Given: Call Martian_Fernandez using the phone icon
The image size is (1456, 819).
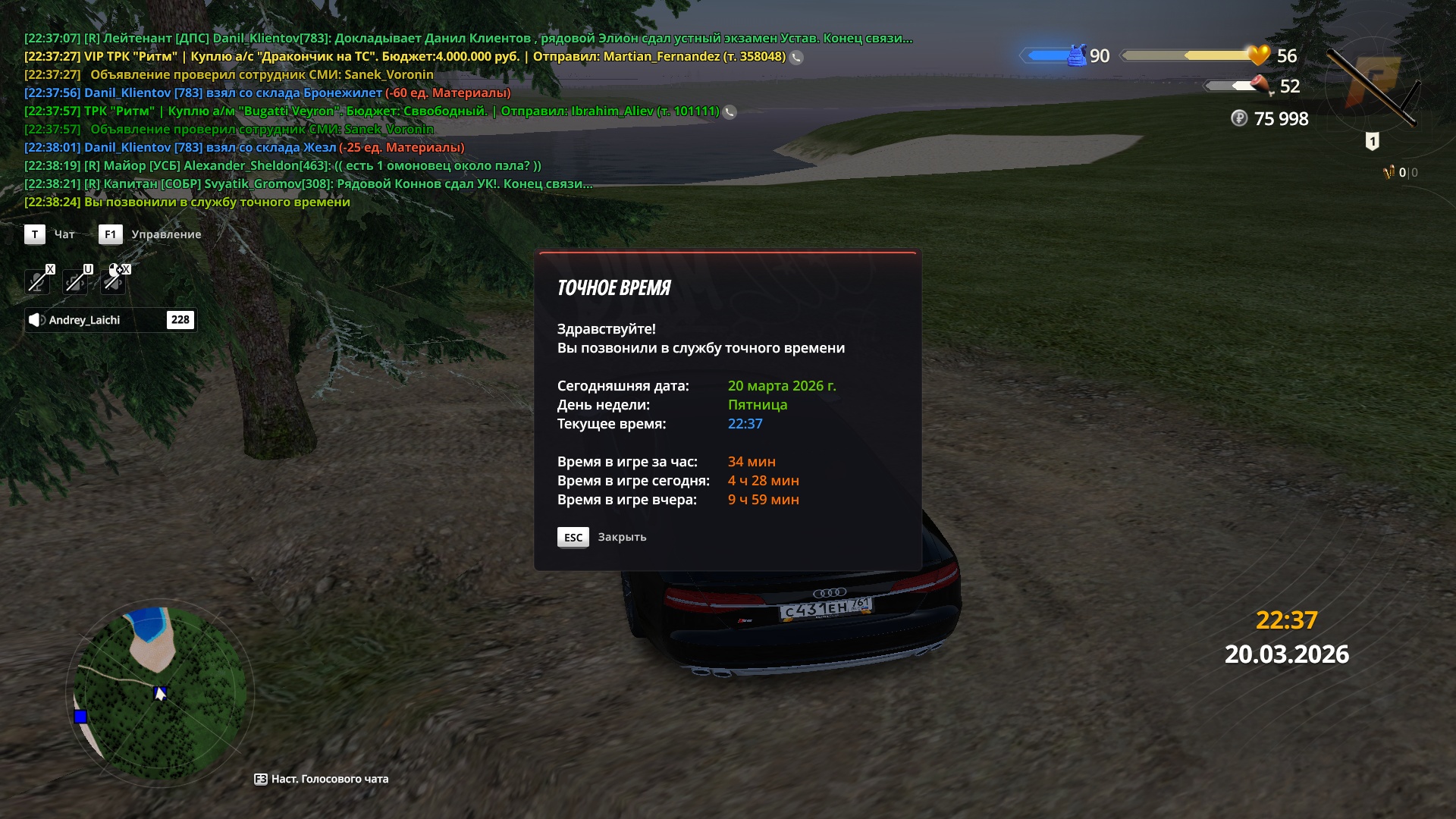Looking at the screenshot, I should coord(796,57).
